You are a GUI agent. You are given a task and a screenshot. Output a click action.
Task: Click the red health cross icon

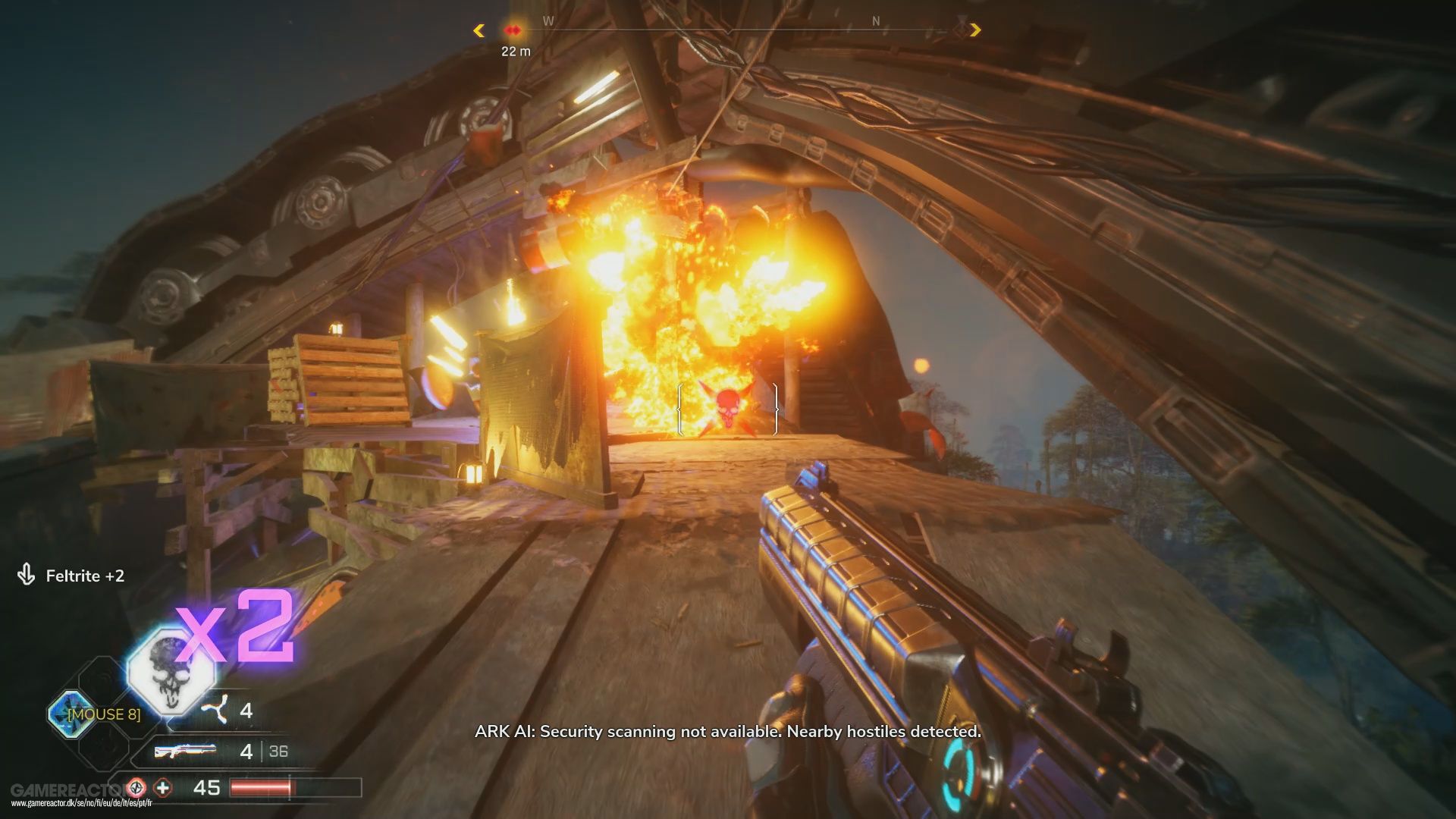click(x=162, y=786)
